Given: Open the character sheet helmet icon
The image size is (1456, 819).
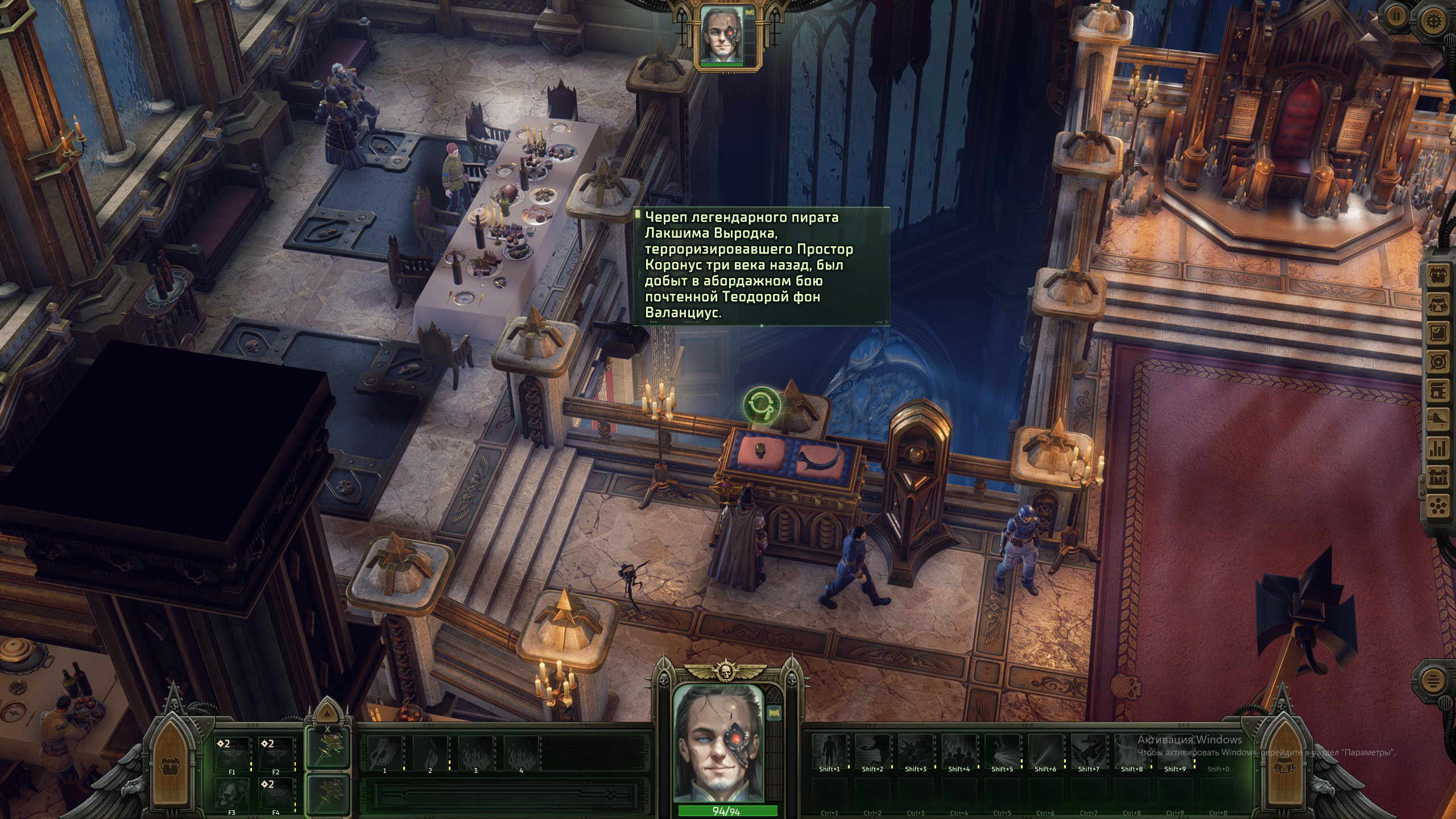Looking at the screenshot, I should pyautogui.click(x=1438, y=304).
